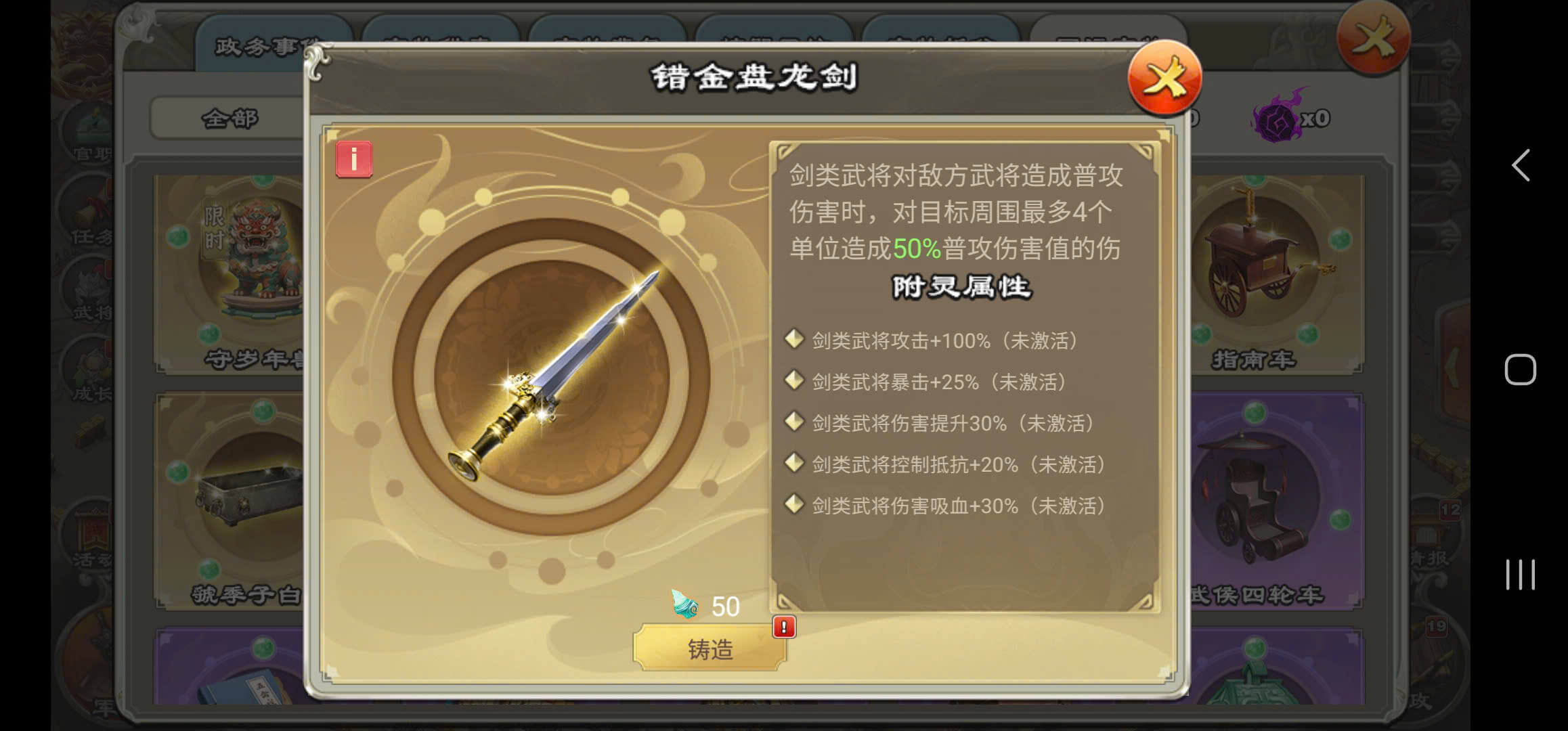
Task: Open the red info icon
Action: (x=353, y=160)
